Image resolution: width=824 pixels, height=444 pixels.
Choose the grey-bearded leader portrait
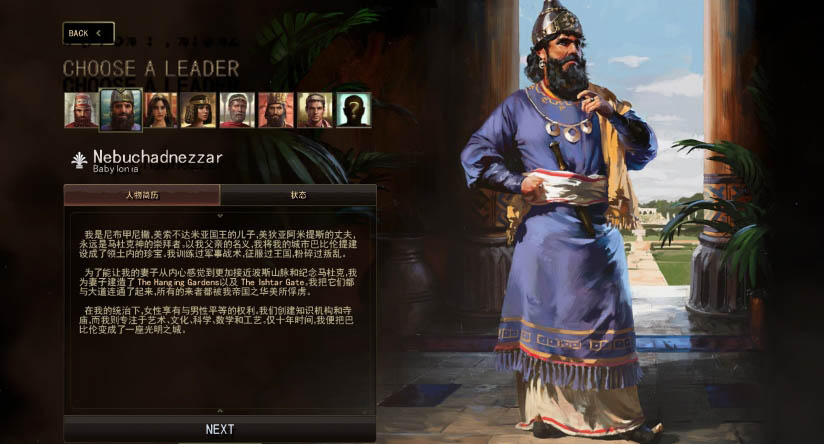pyautogui.click(x=236, y=110)
